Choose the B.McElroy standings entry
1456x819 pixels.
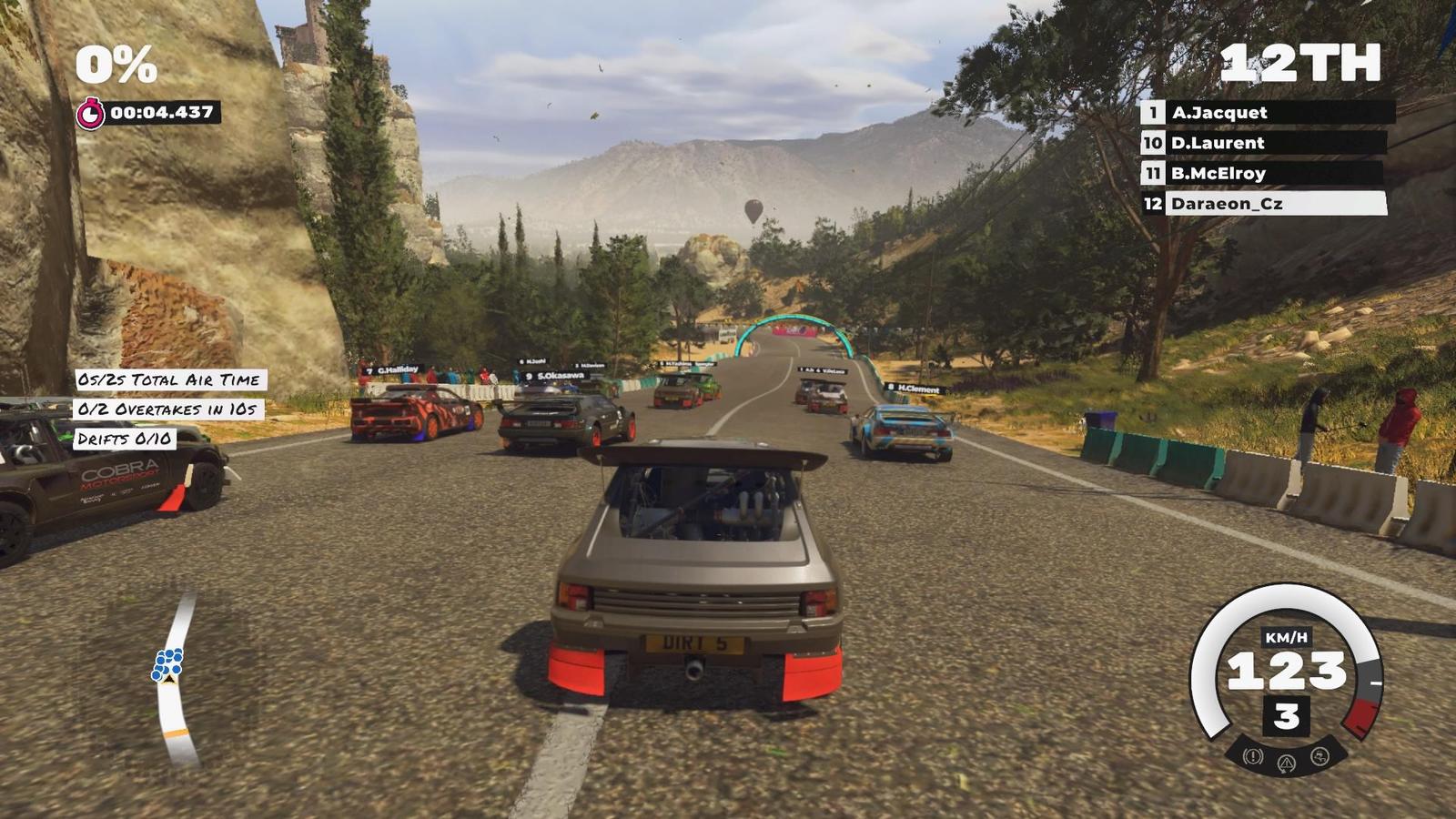(1261, 173)
